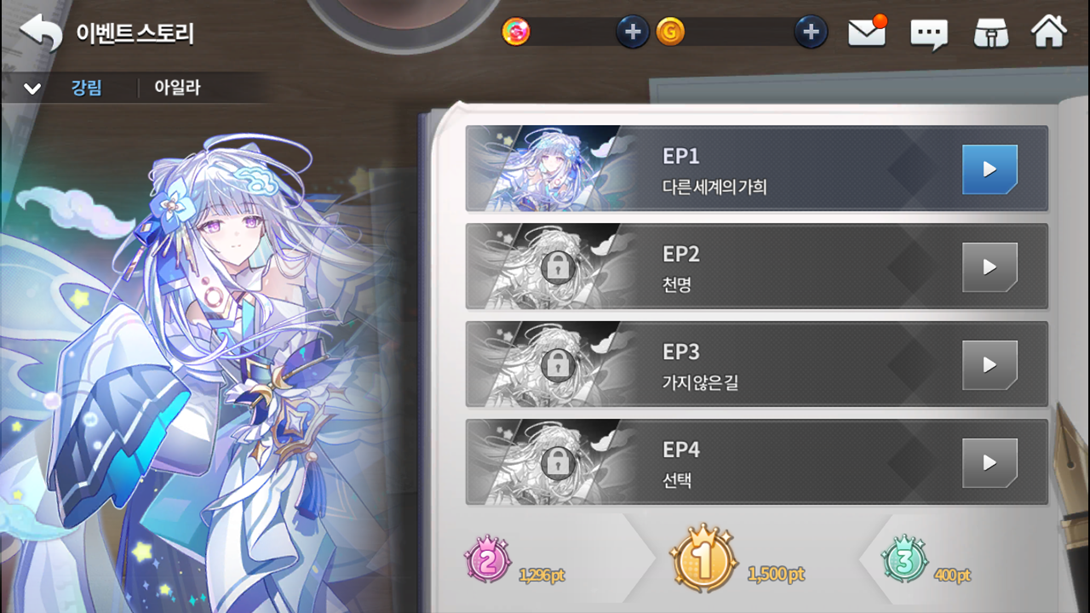Switch to the 강림 tab

[86, 88]
